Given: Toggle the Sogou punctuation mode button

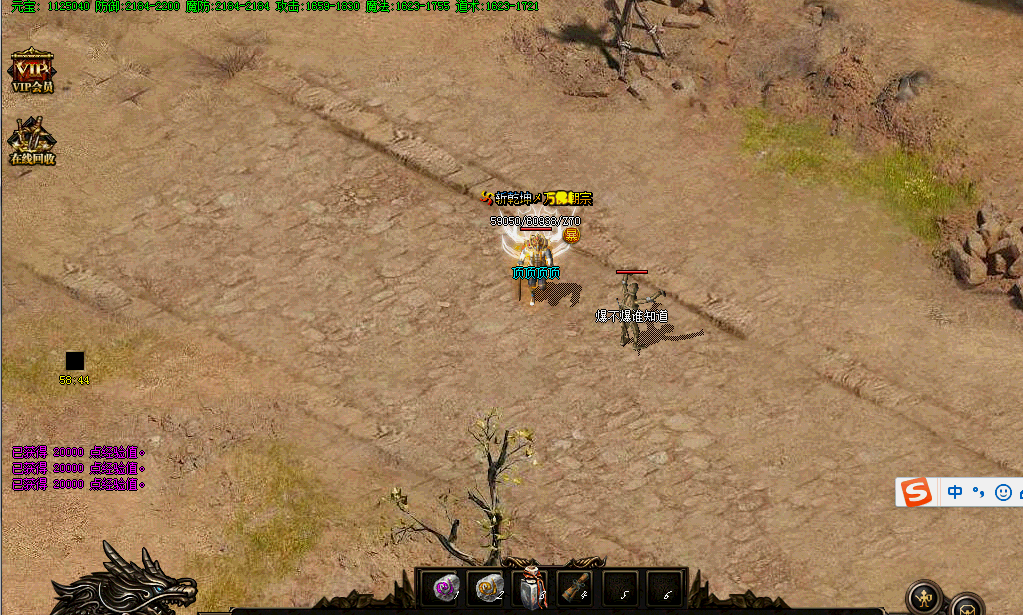Looking at the screenshot, I should [x=979, y=492].
